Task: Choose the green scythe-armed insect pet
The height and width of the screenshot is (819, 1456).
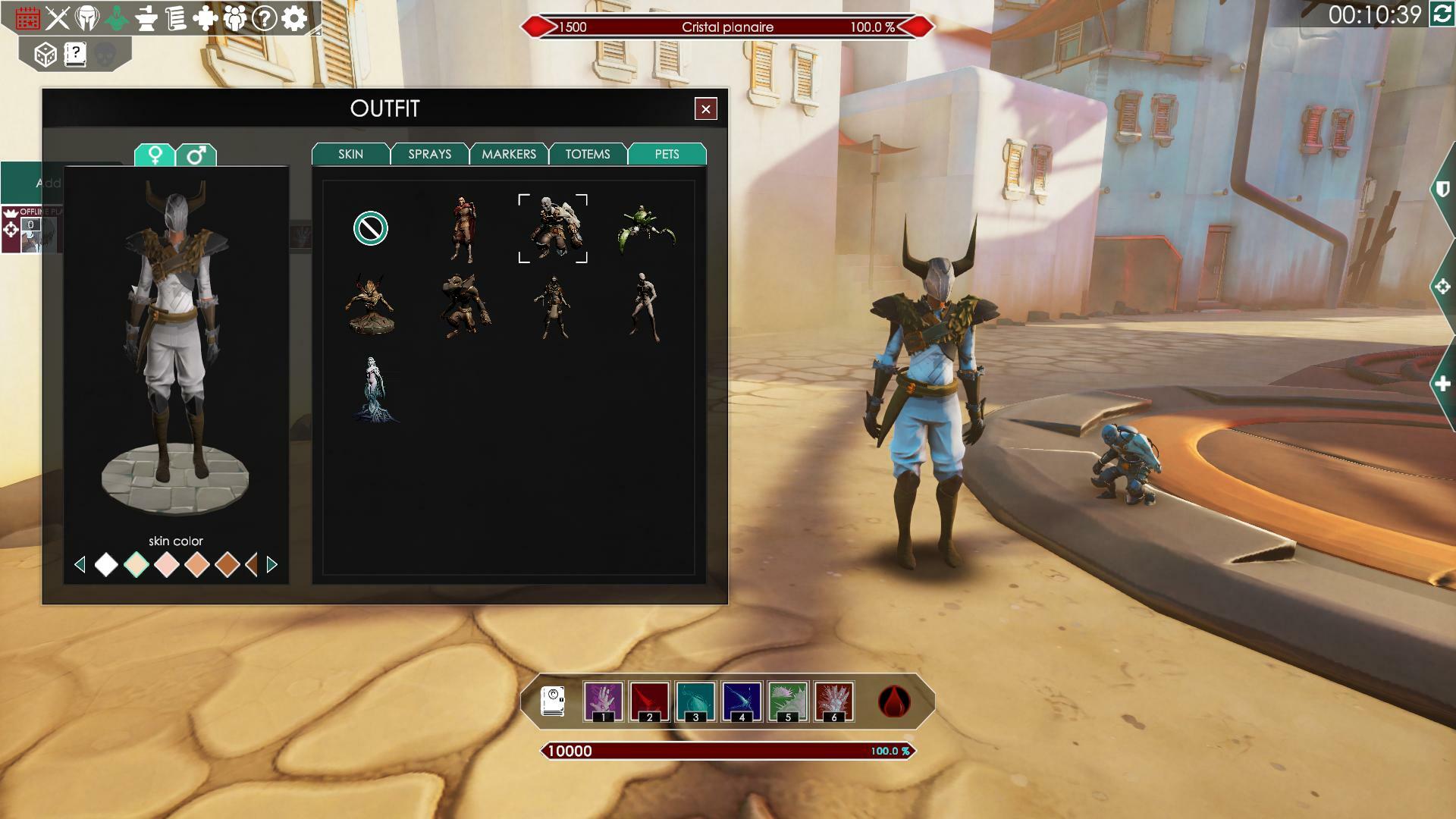Action: (645, 228)
